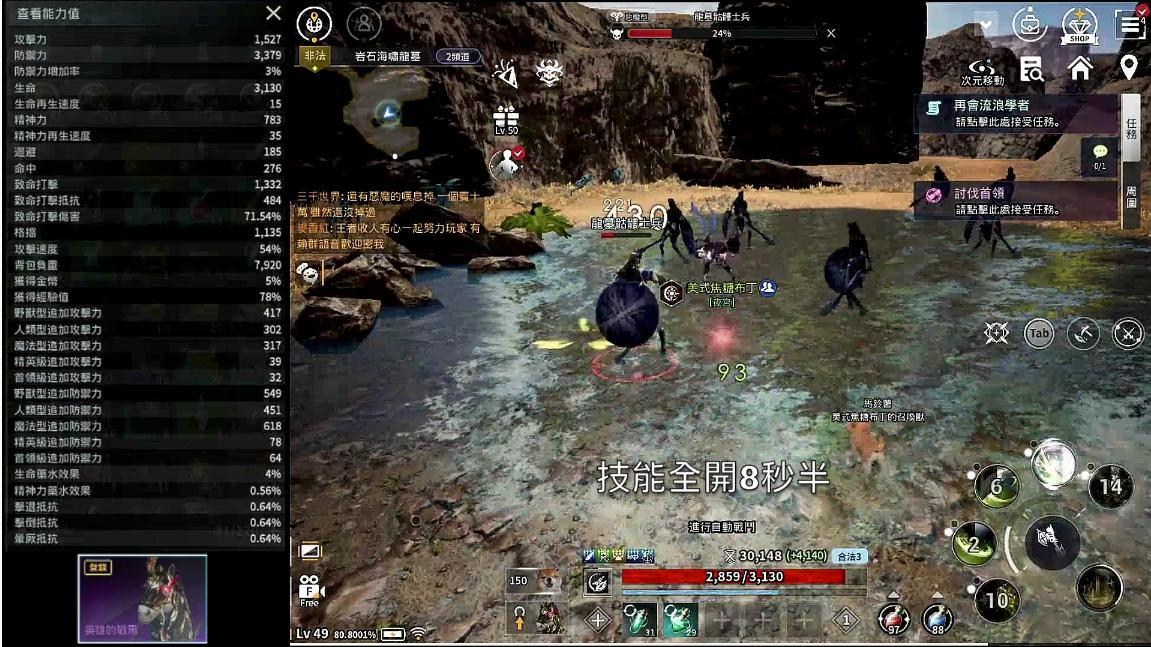Use the main attack skill button
The height and width of the screenshot is (647, 1151).
(1053, 542)
